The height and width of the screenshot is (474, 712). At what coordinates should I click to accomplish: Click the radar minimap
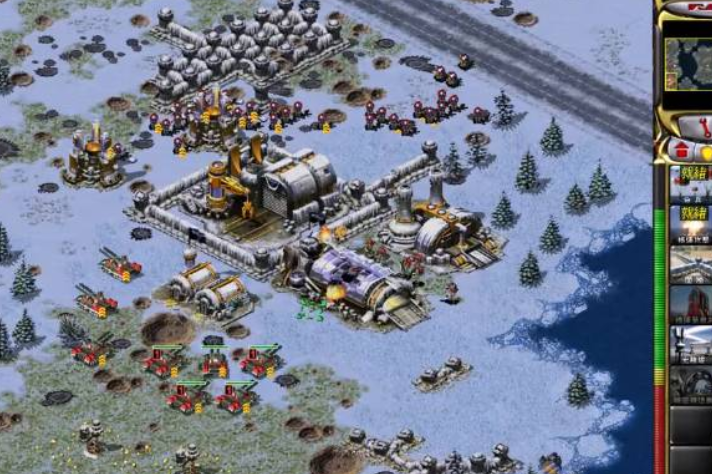pyautogui.click(x=690, y=63)
